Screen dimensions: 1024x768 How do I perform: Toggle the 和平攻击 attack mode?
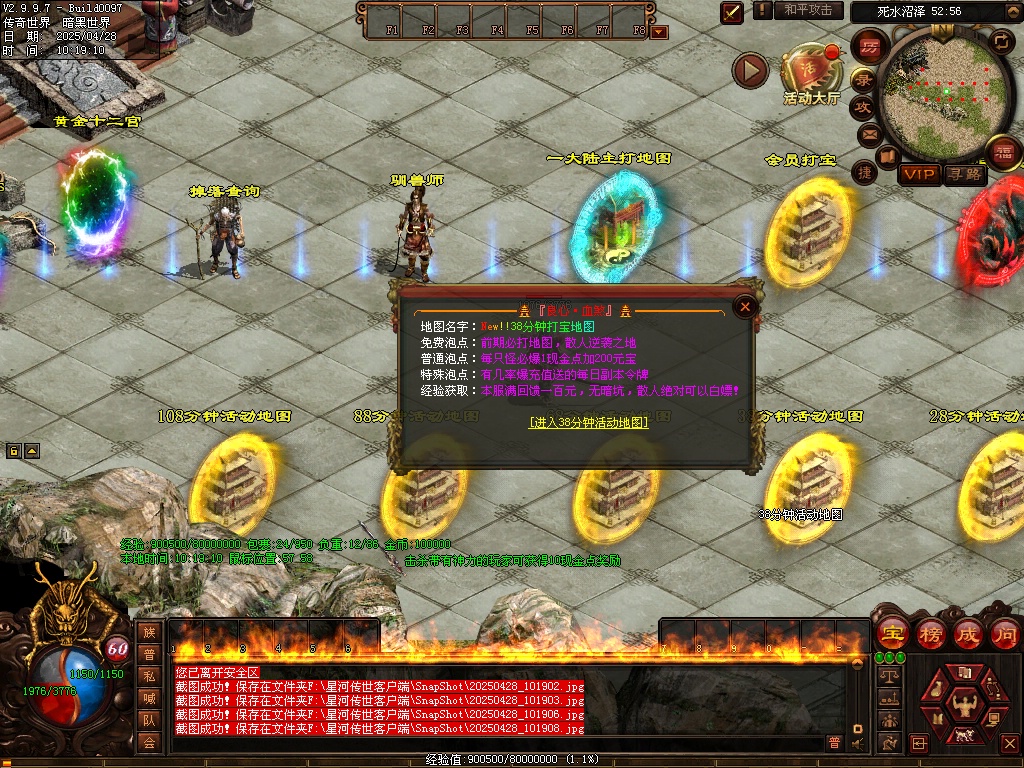(x=807, y=10)
